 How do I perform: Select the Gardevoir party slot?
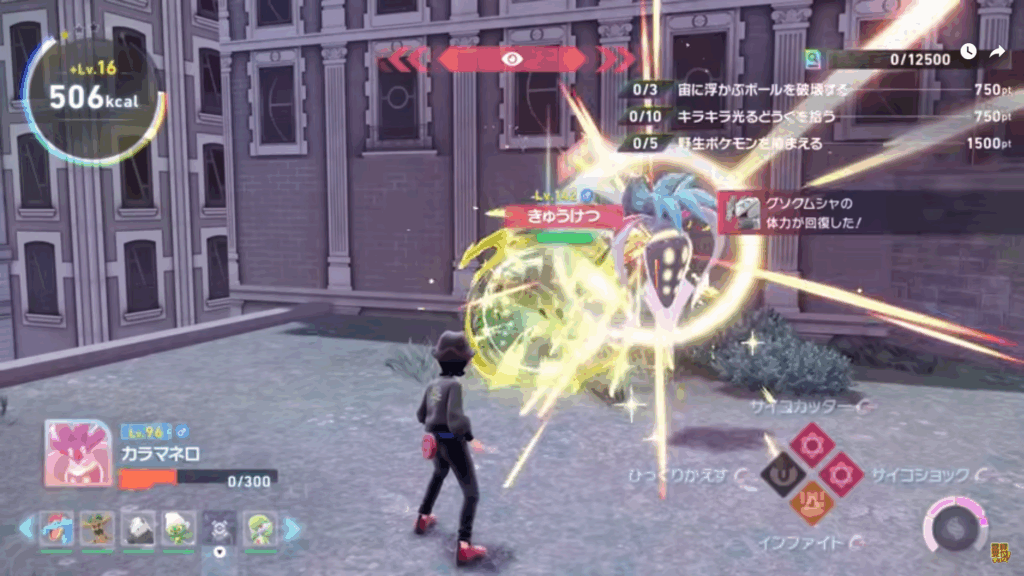[261, 529]
